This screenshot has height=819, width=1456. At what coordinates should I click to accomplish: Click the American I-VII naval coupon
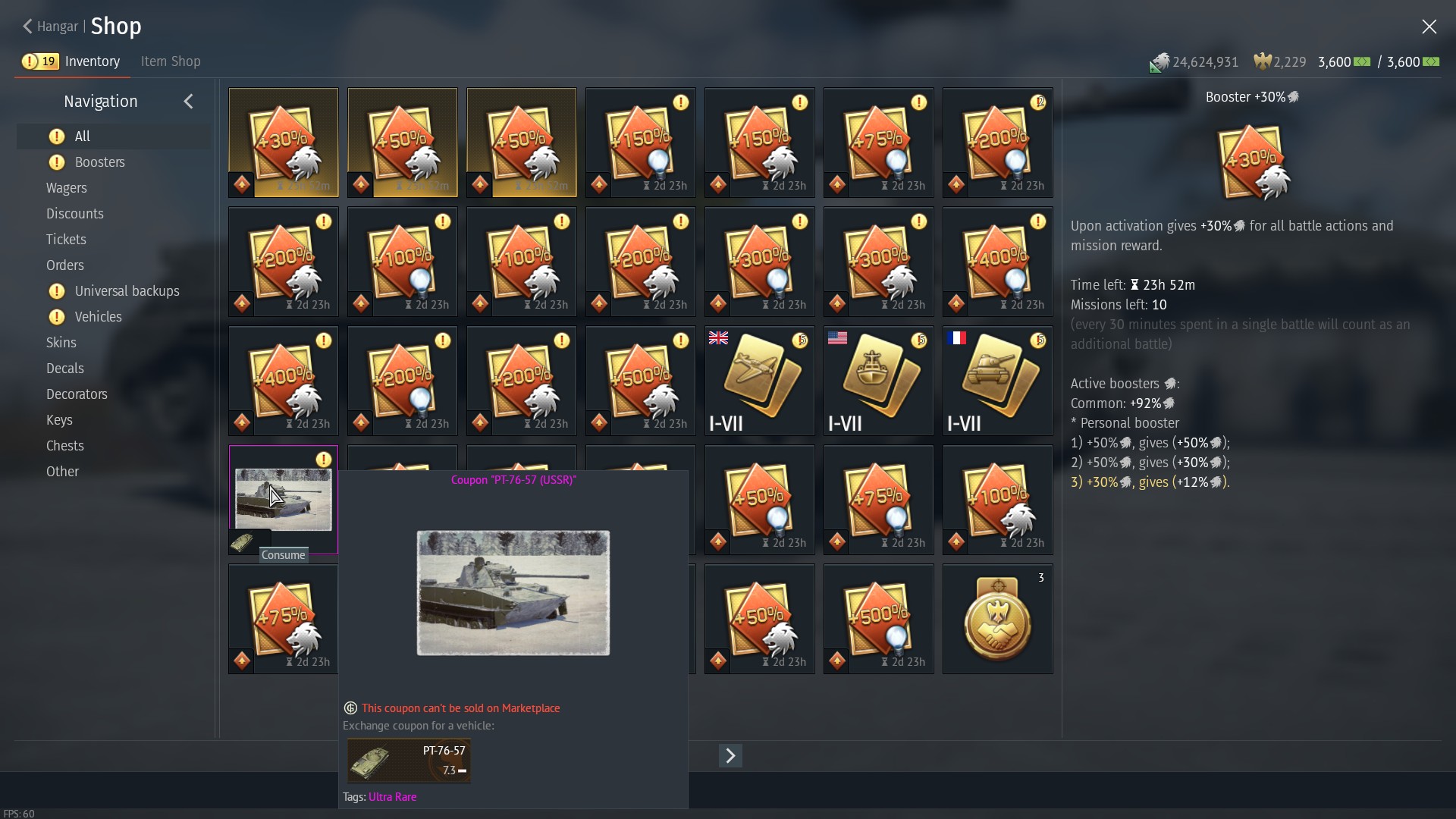877,381
